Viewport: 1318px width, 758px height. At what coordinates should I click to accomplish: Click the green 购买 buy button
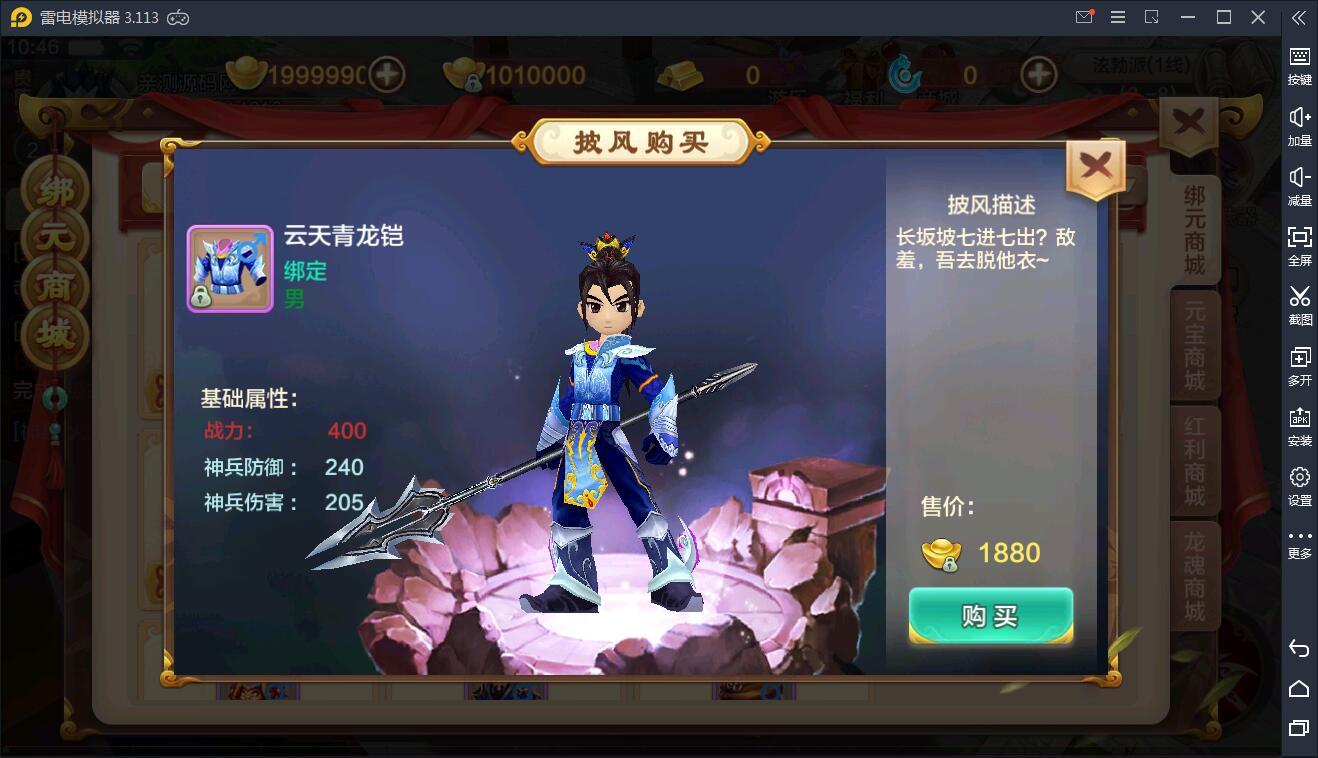tap(990, 616)
